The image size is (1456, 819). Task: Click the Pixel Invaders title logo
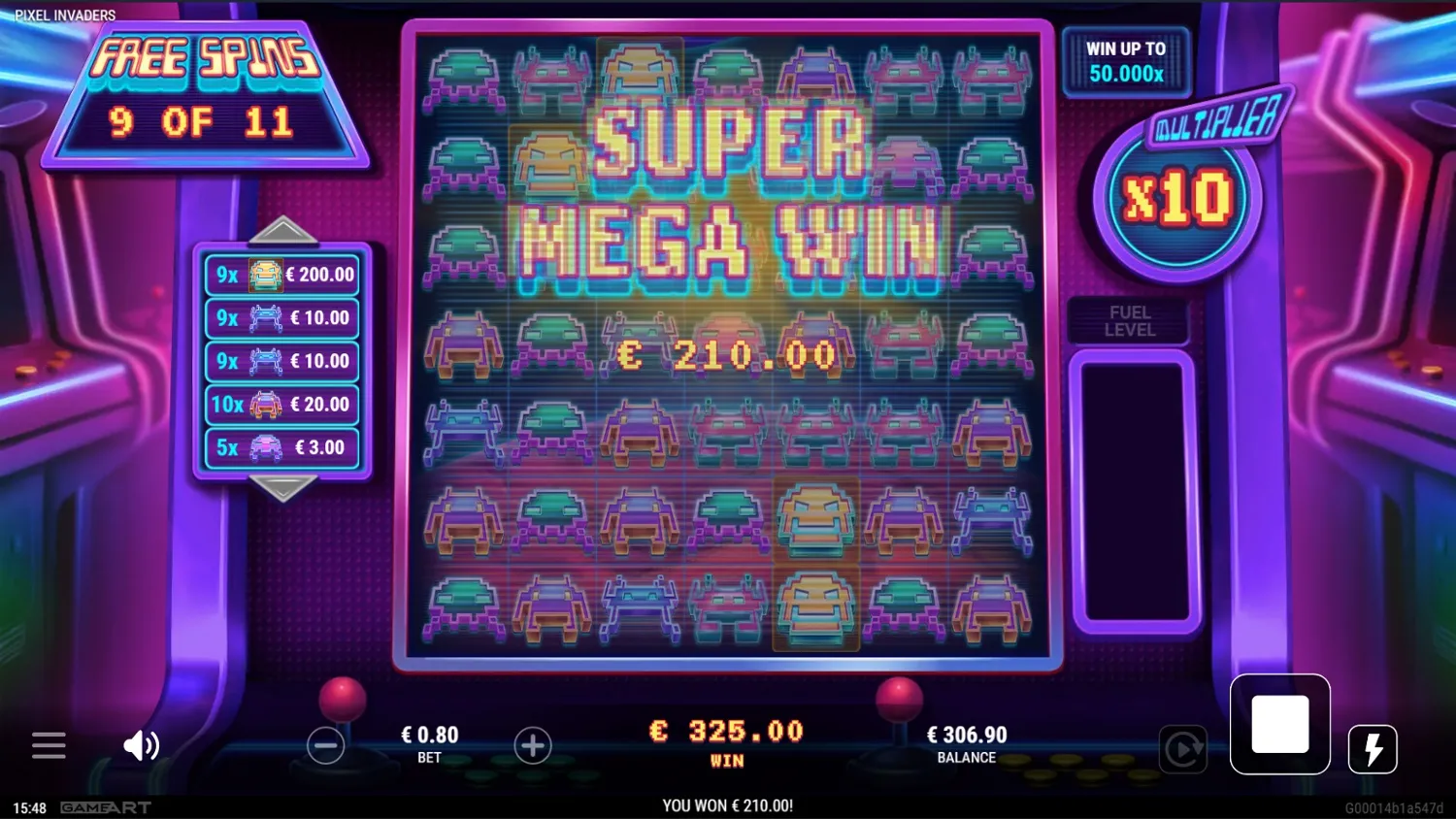click(x=64, y=15)
